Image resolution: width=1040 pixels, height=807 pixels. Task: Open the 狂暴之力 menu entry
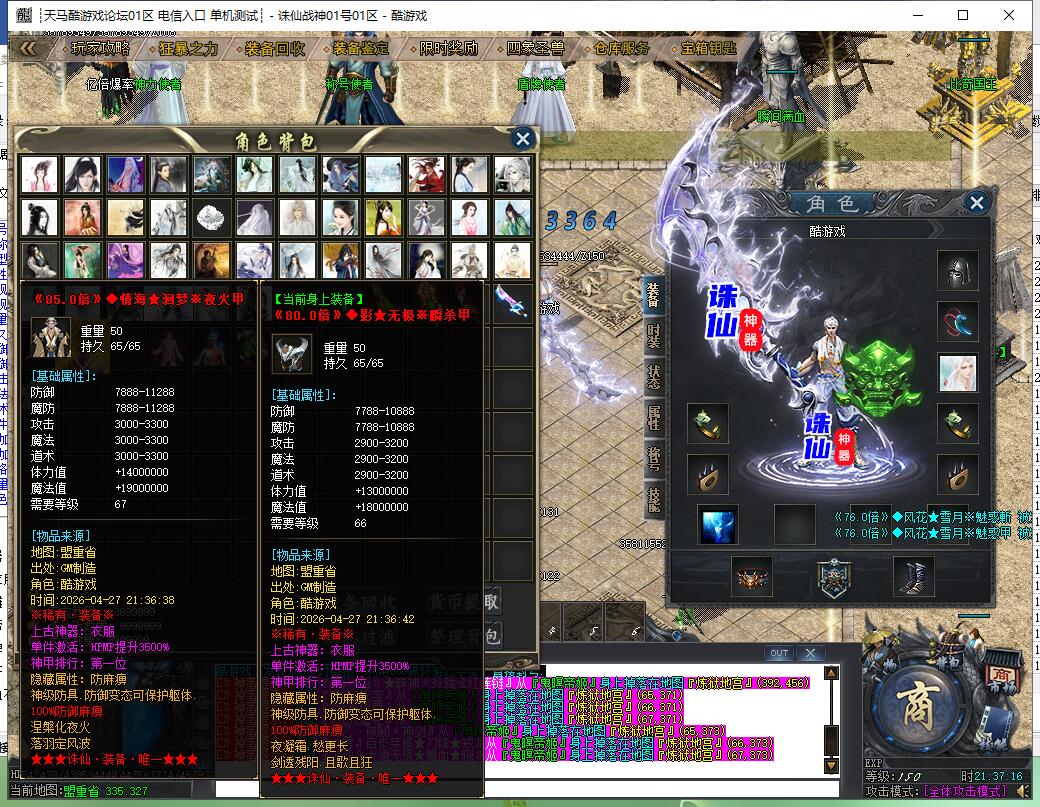coord(188,48)
